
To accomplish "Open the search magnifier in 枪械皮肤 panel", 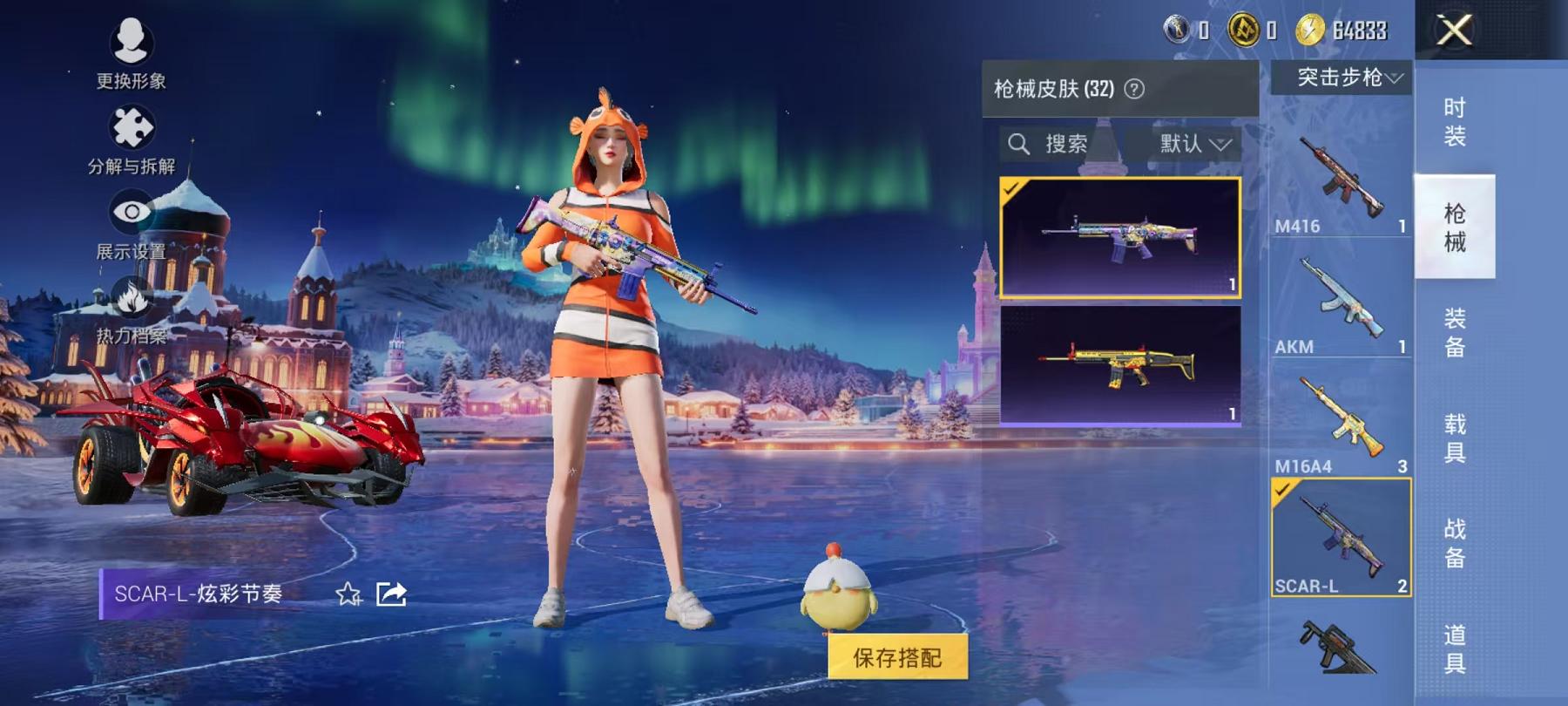I will tap(1017, 143).
